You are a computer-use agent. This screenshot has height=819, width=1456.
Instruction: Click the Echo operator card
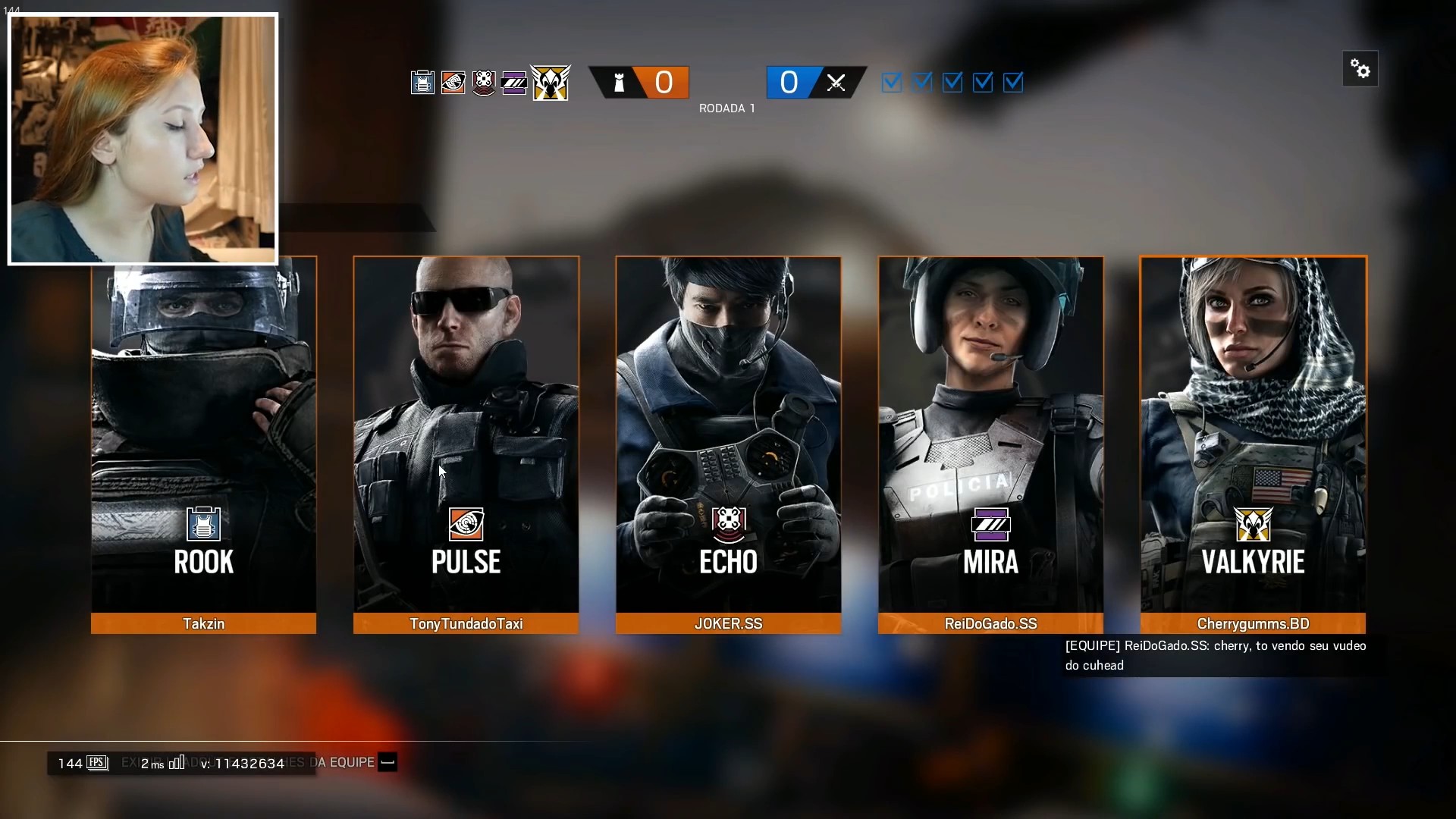728,432
